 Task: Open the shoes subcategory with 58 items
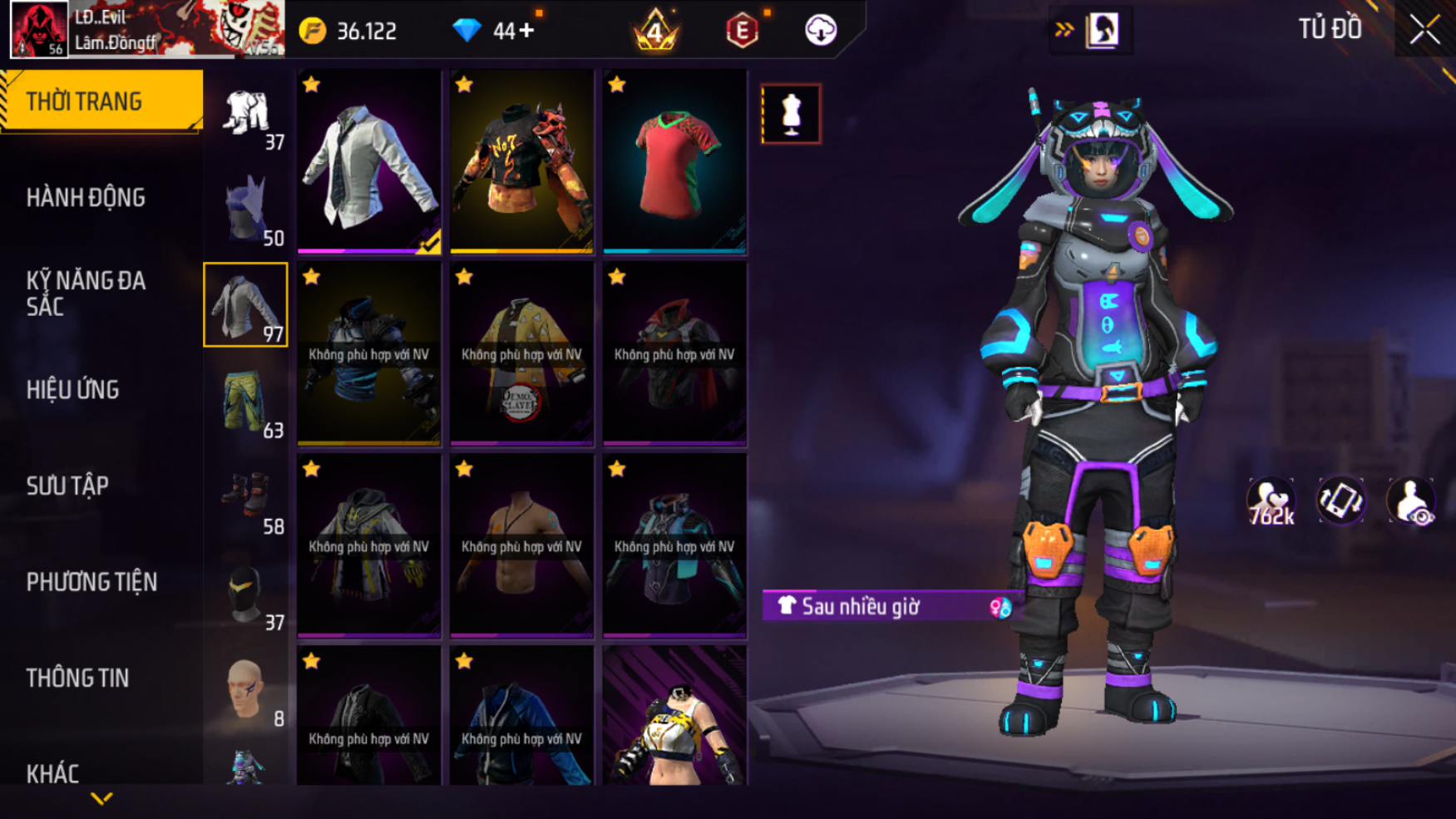tap(246, 499)
